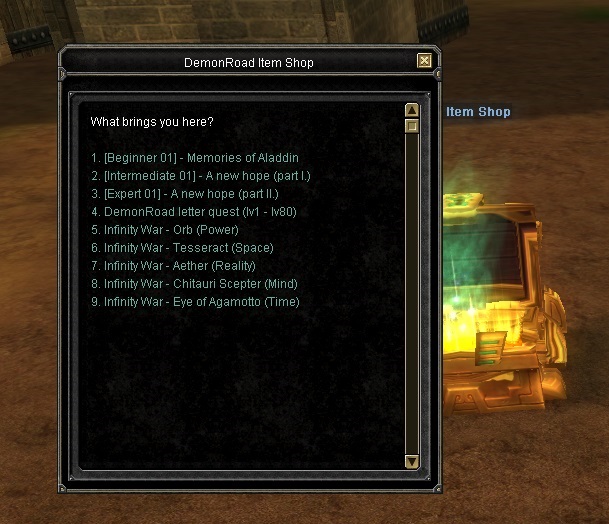Choose Infinity War Orb (Power)
The height and width of the screenshot is (524, 609).
coord(158,230)
